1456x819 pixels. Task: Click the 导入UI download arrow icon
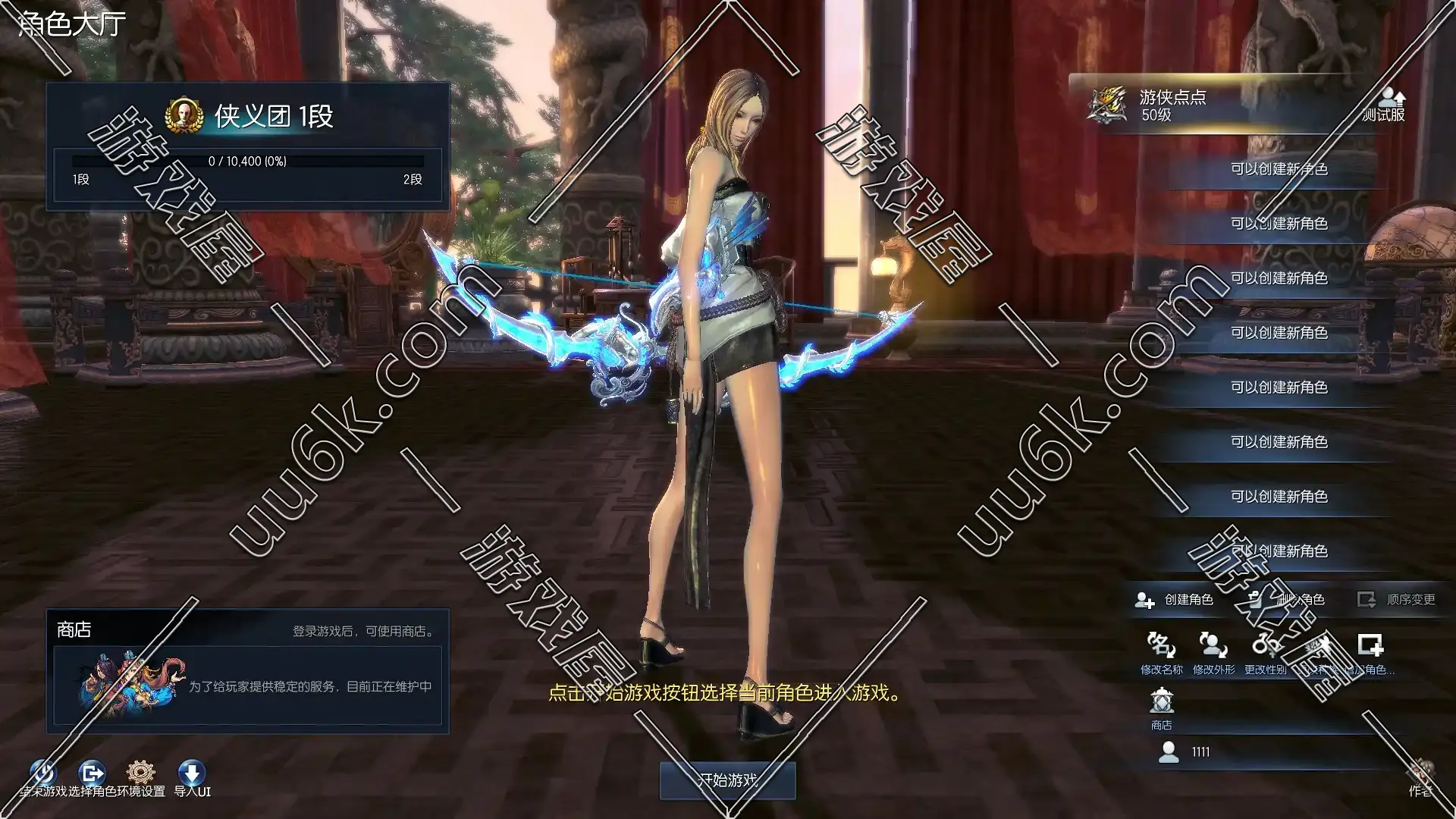[192, 773]
